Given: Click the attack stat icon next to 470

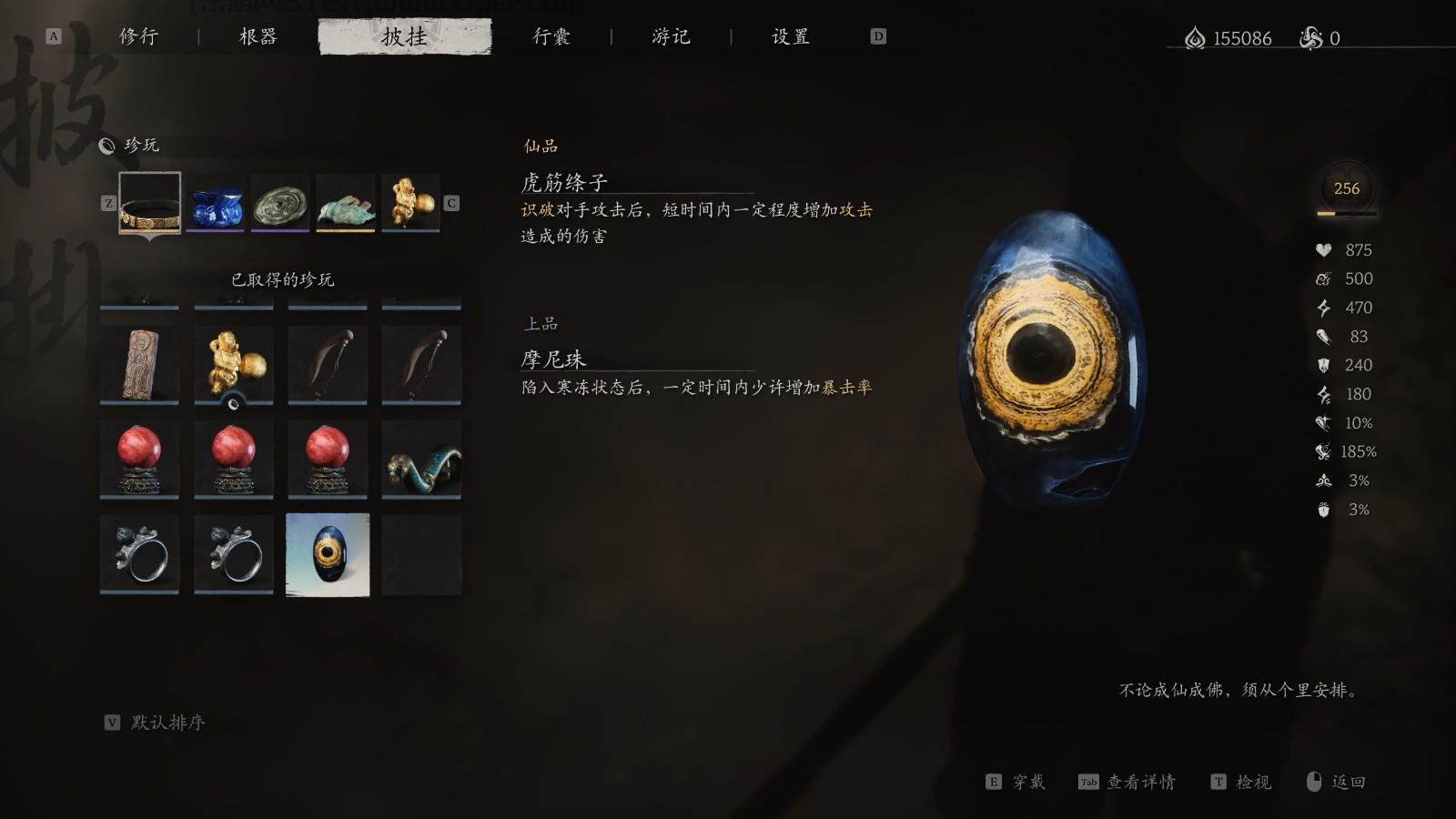Looking at the screenshot, I should click(x=1324, y=308).
